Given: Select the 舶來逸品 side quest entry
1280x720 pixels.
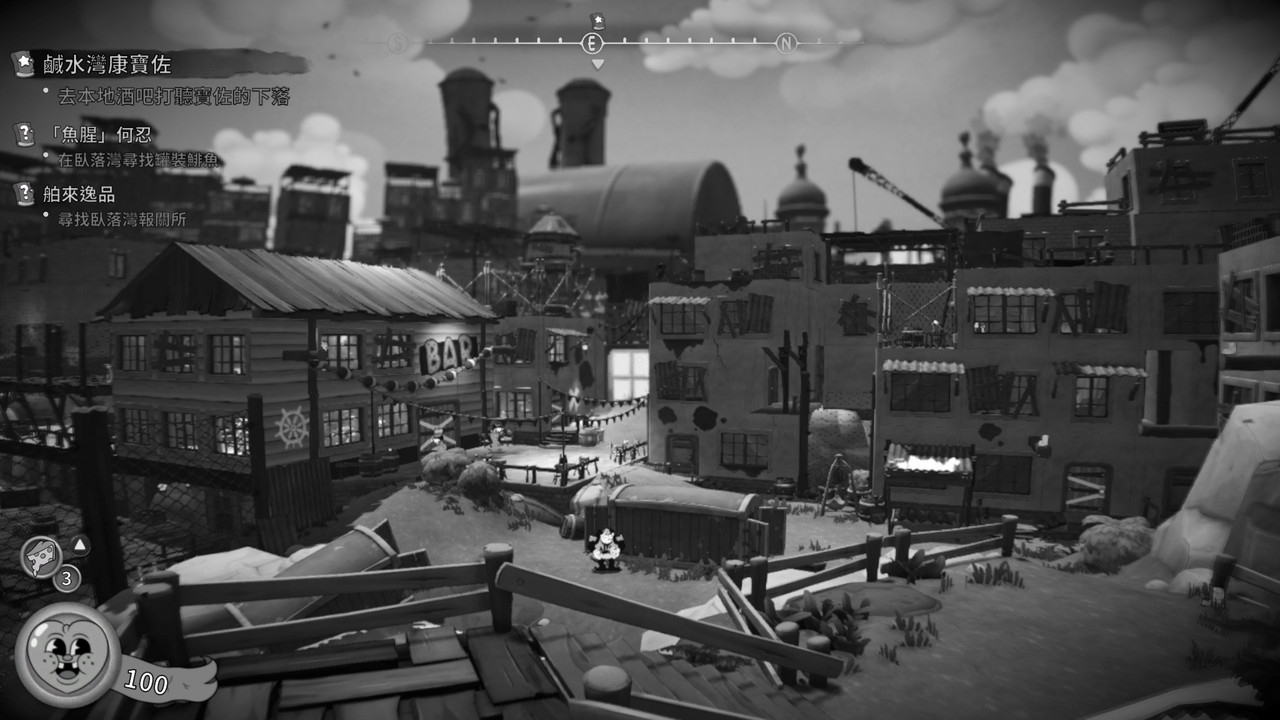Looking at the screenshot, I should tap(79, 194).
